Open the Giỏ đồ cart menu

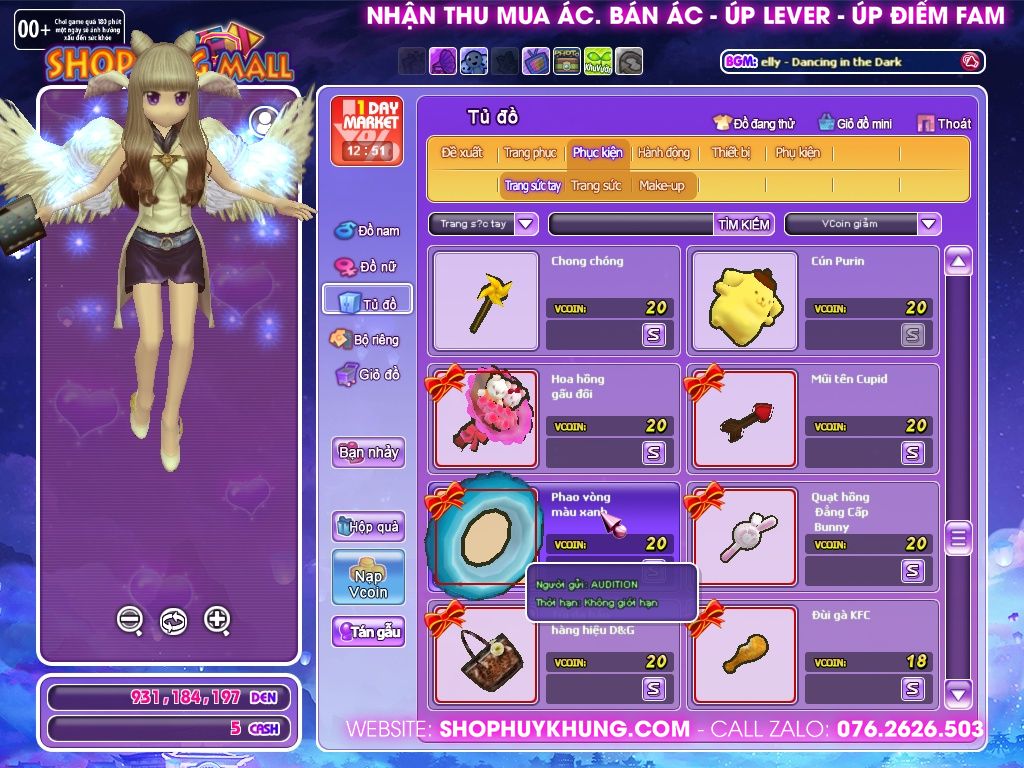click(367, 375)
